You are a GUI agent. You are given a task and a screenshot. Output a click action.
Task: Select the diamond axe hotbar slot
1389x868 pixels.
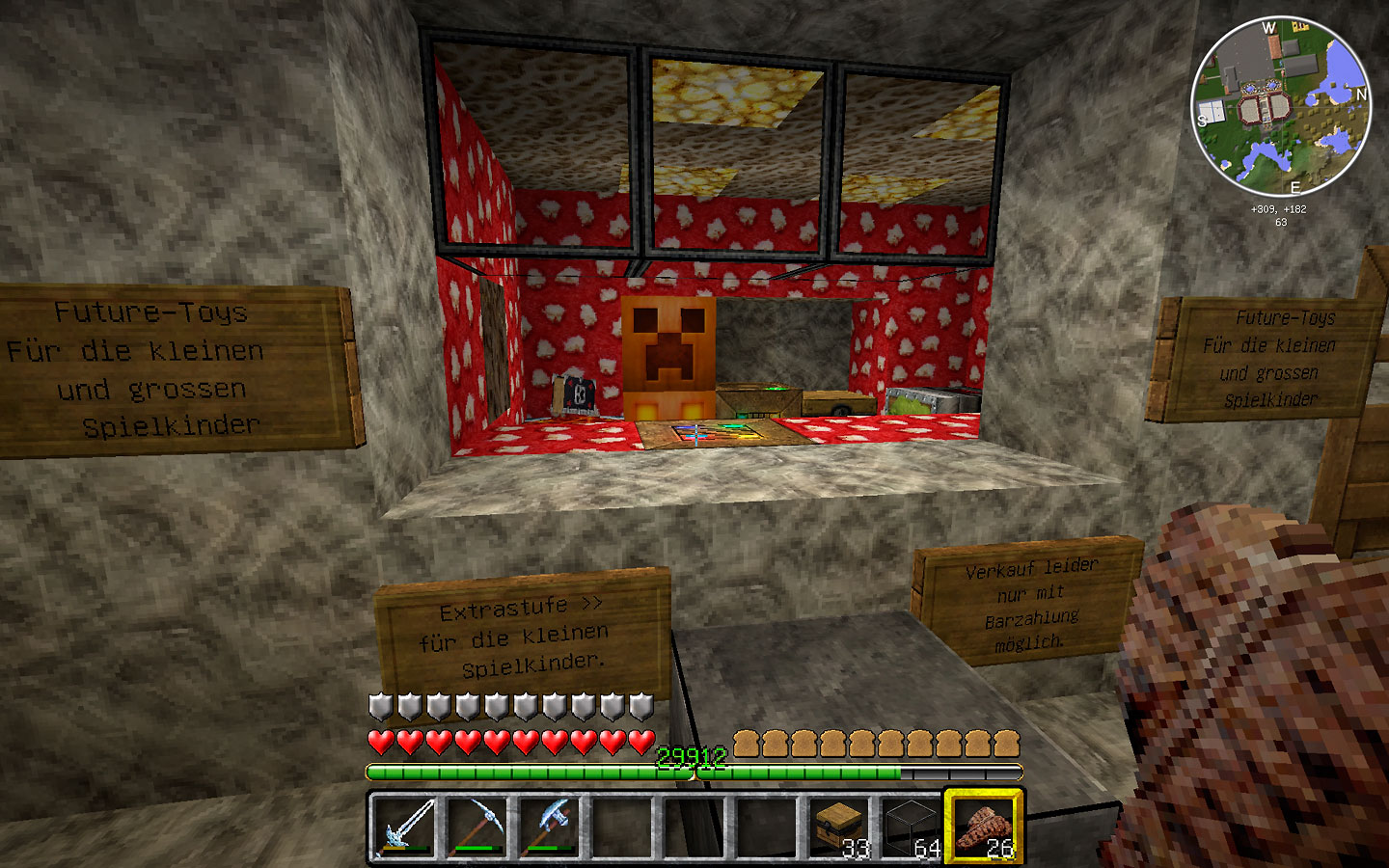pyautogui.click(x=548, y=827)
